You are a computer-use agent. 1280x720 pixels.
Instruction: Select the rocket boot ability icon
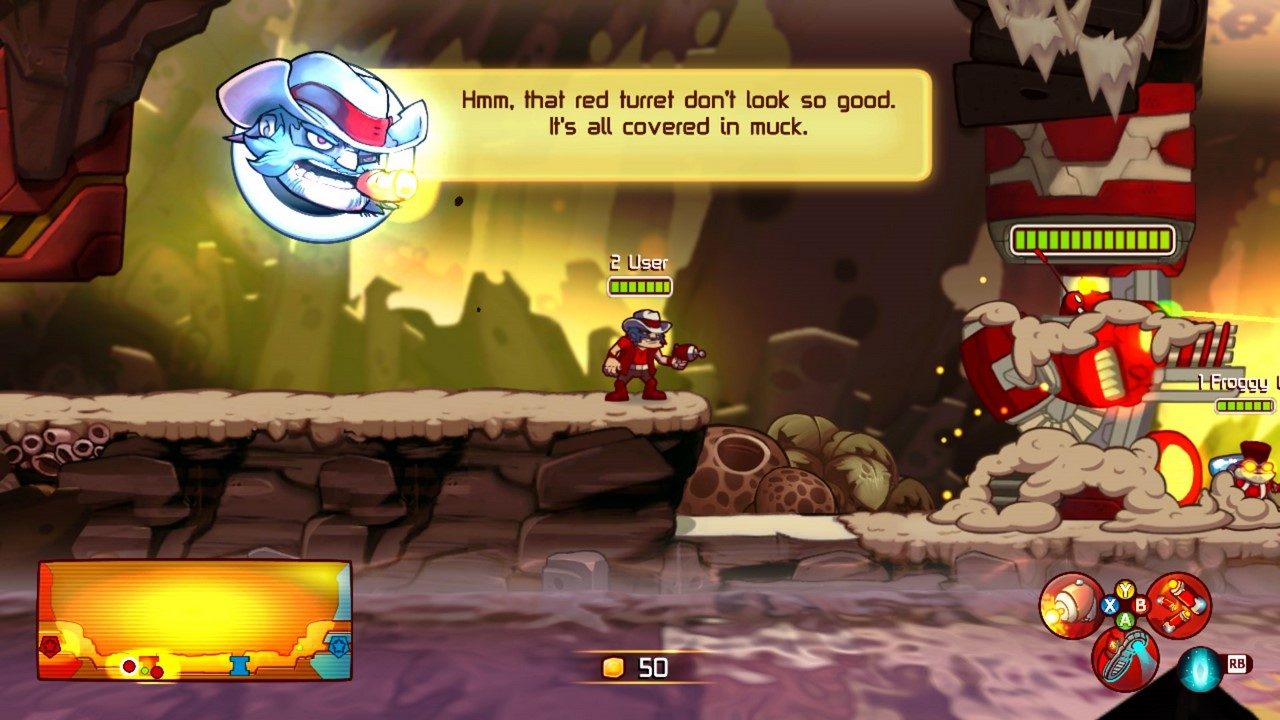(x=1124, y=660)
